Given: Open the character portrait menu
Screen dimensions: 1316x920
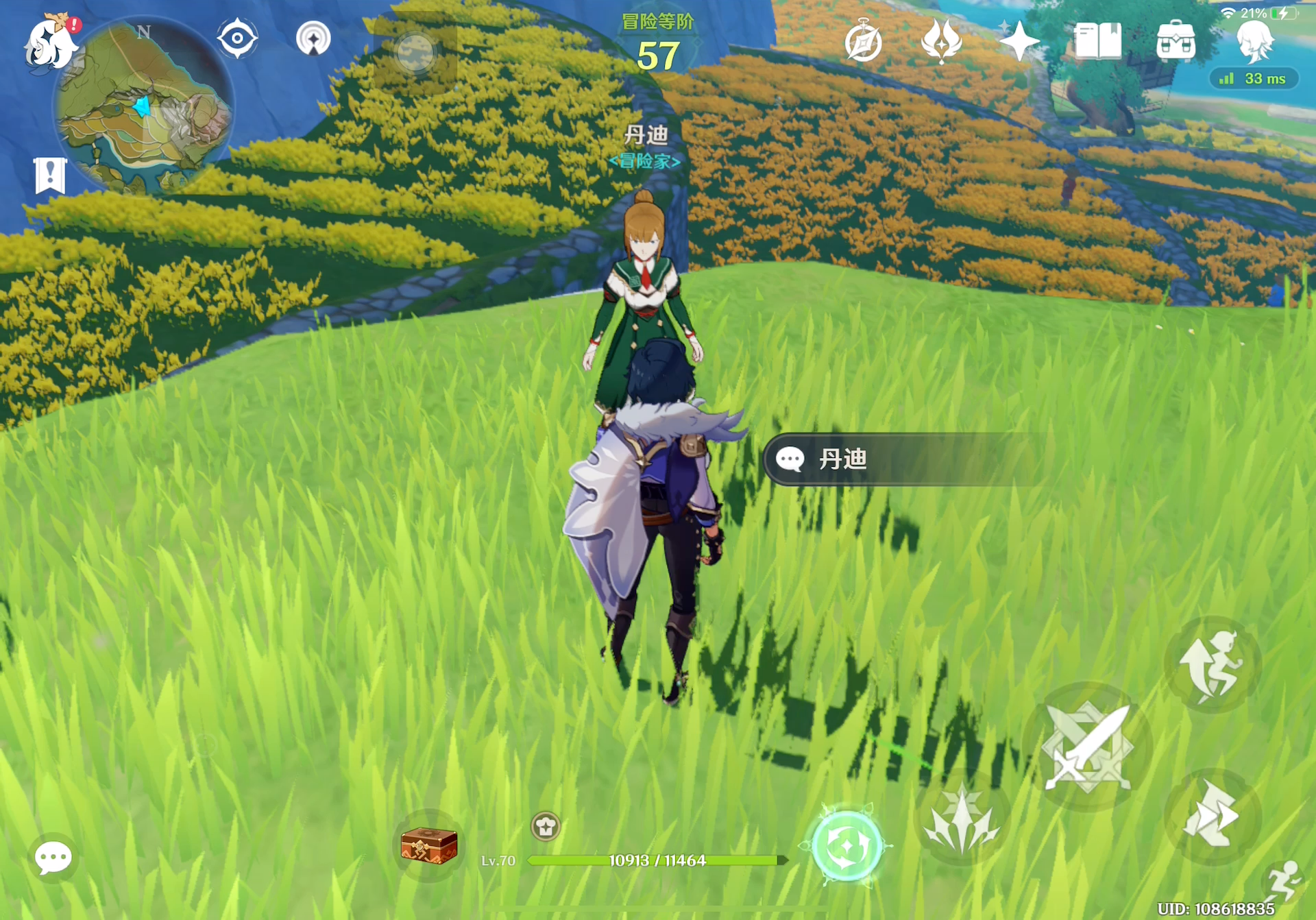Looking at the screenshot, I should 1255,41.
